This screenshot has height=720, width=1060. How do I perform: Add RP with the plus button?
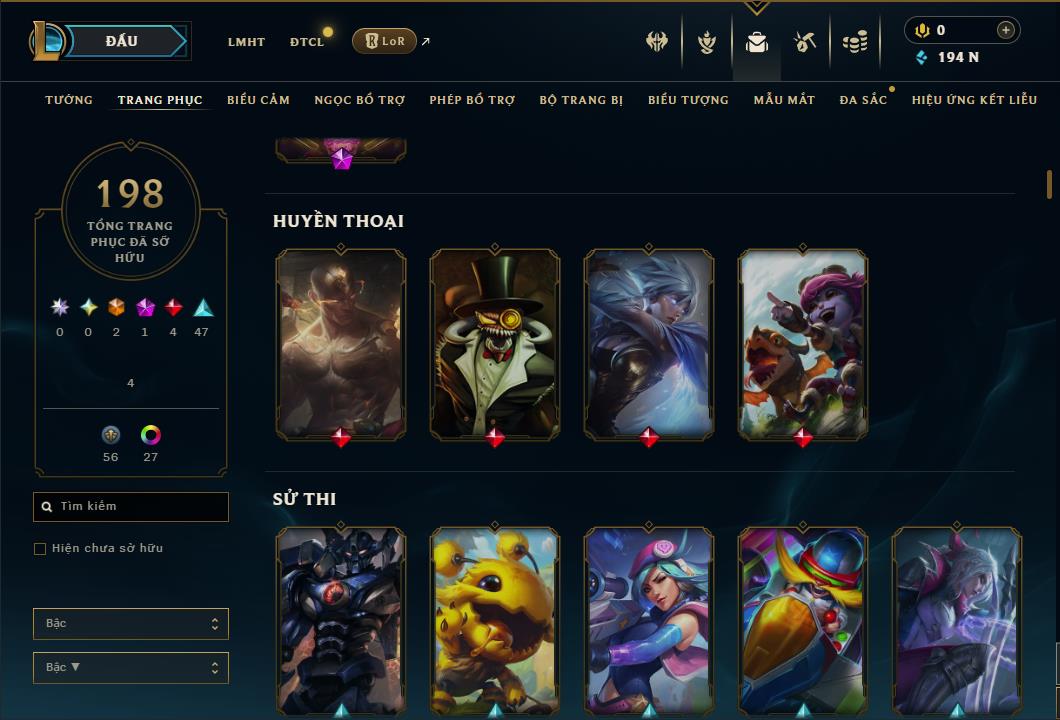[x=1005, y=30]
